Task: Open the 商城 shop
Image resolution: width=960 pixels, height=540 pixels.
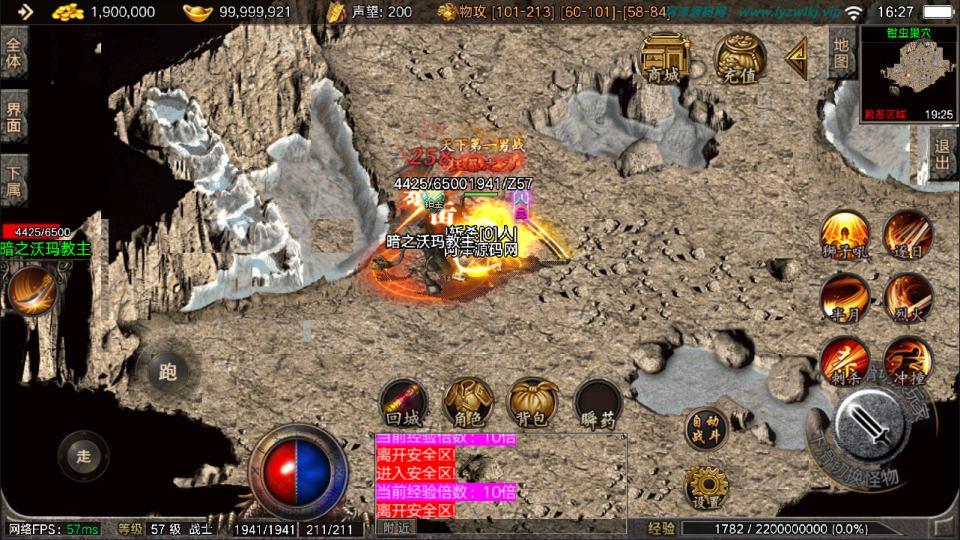Action: pos(662,58)
